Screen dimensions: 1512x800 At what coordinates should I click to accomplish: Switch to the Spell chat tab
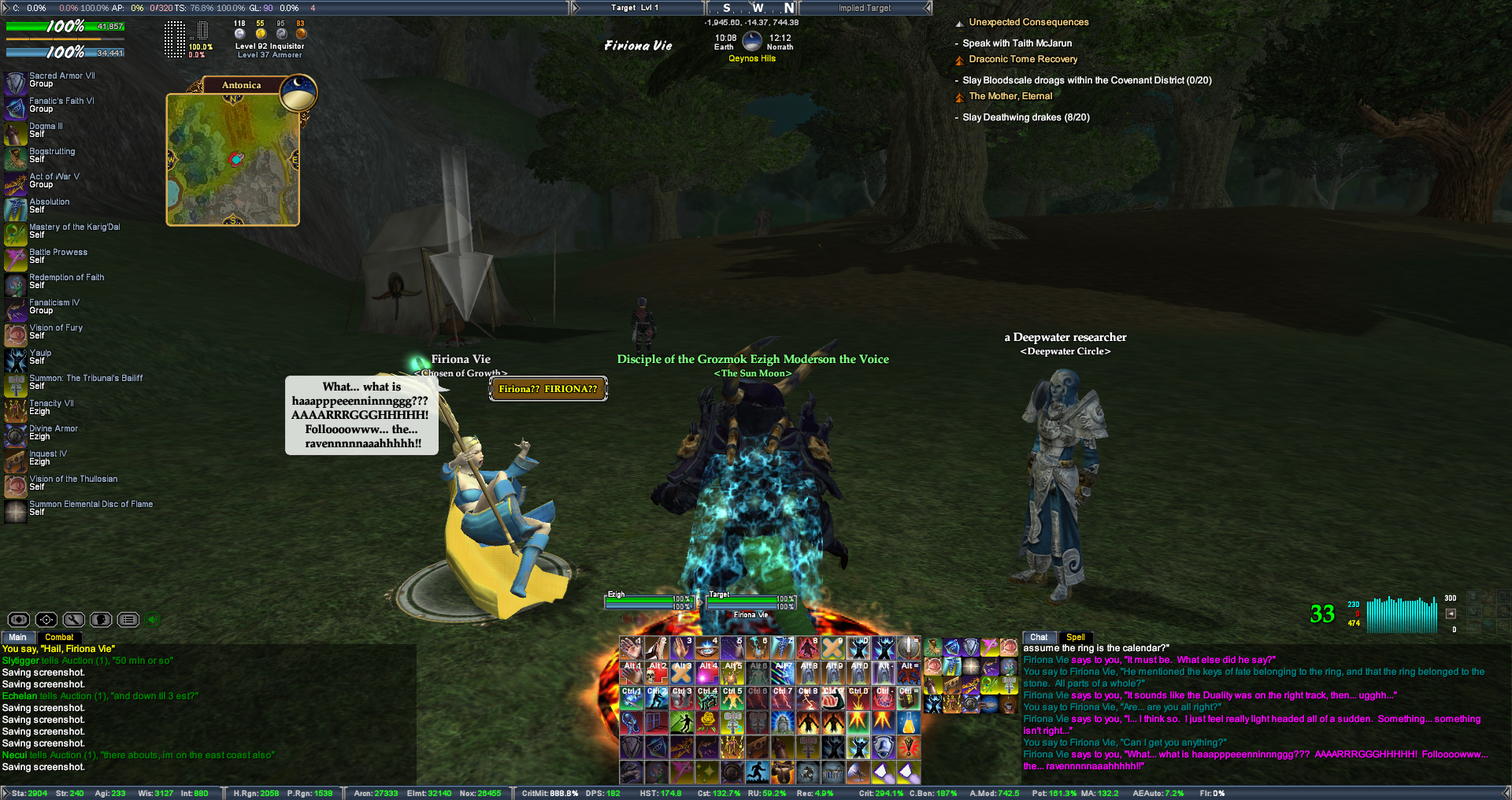[1075, 637]
